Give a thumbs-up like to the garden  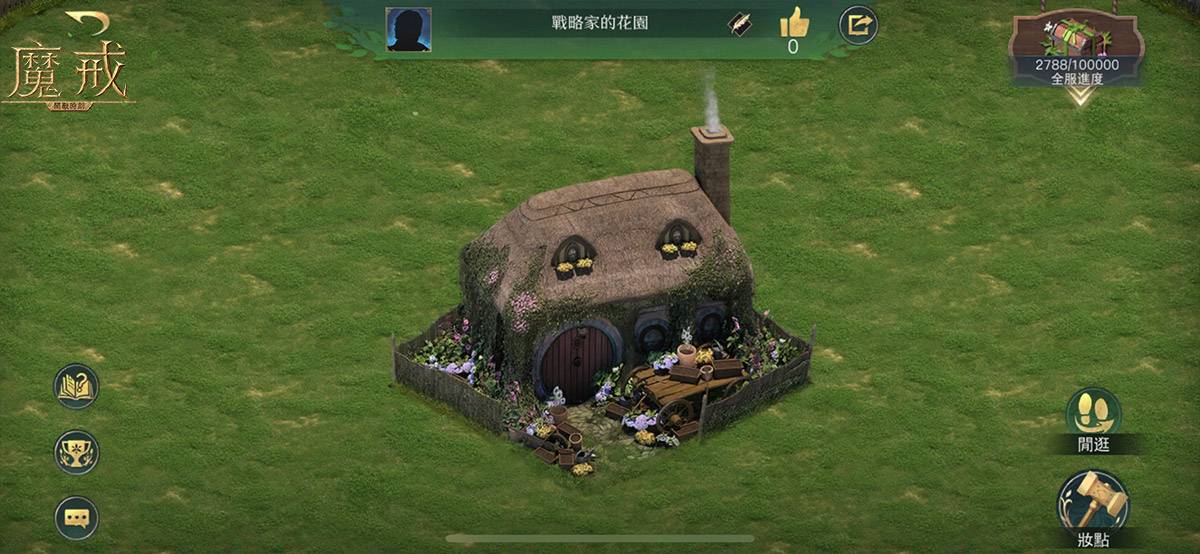(793, 22)
